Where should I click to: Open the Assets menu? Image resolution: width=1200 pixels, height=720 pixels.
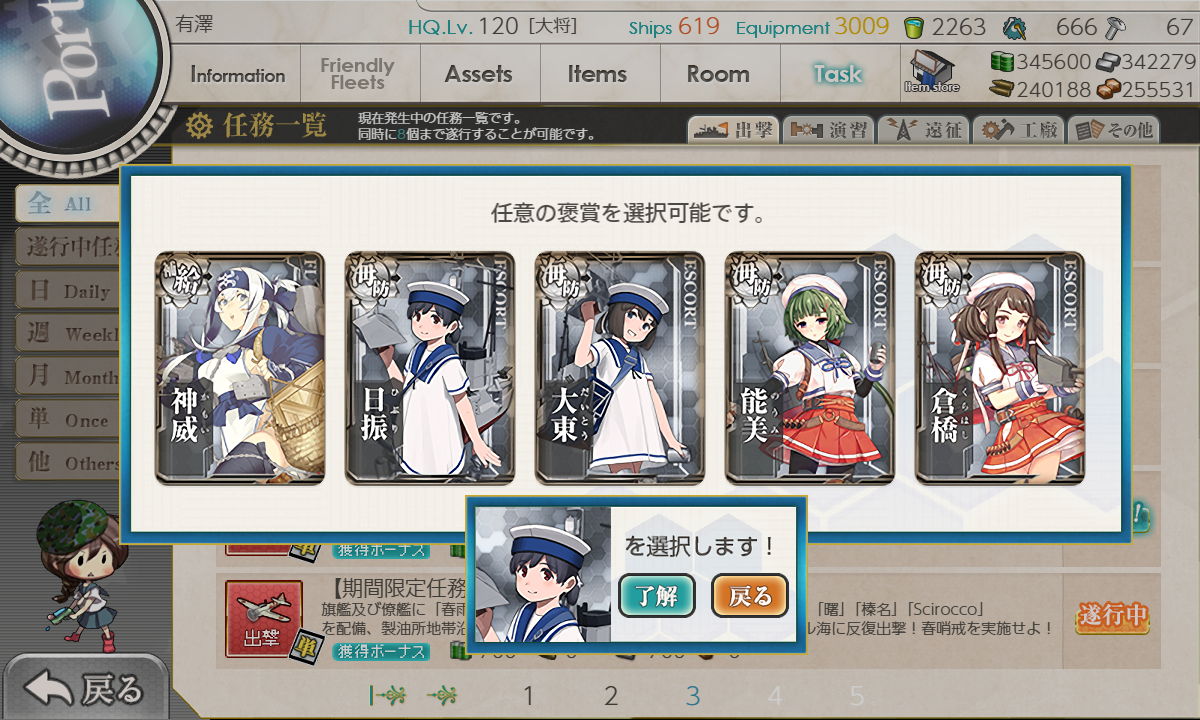point(478,74)
